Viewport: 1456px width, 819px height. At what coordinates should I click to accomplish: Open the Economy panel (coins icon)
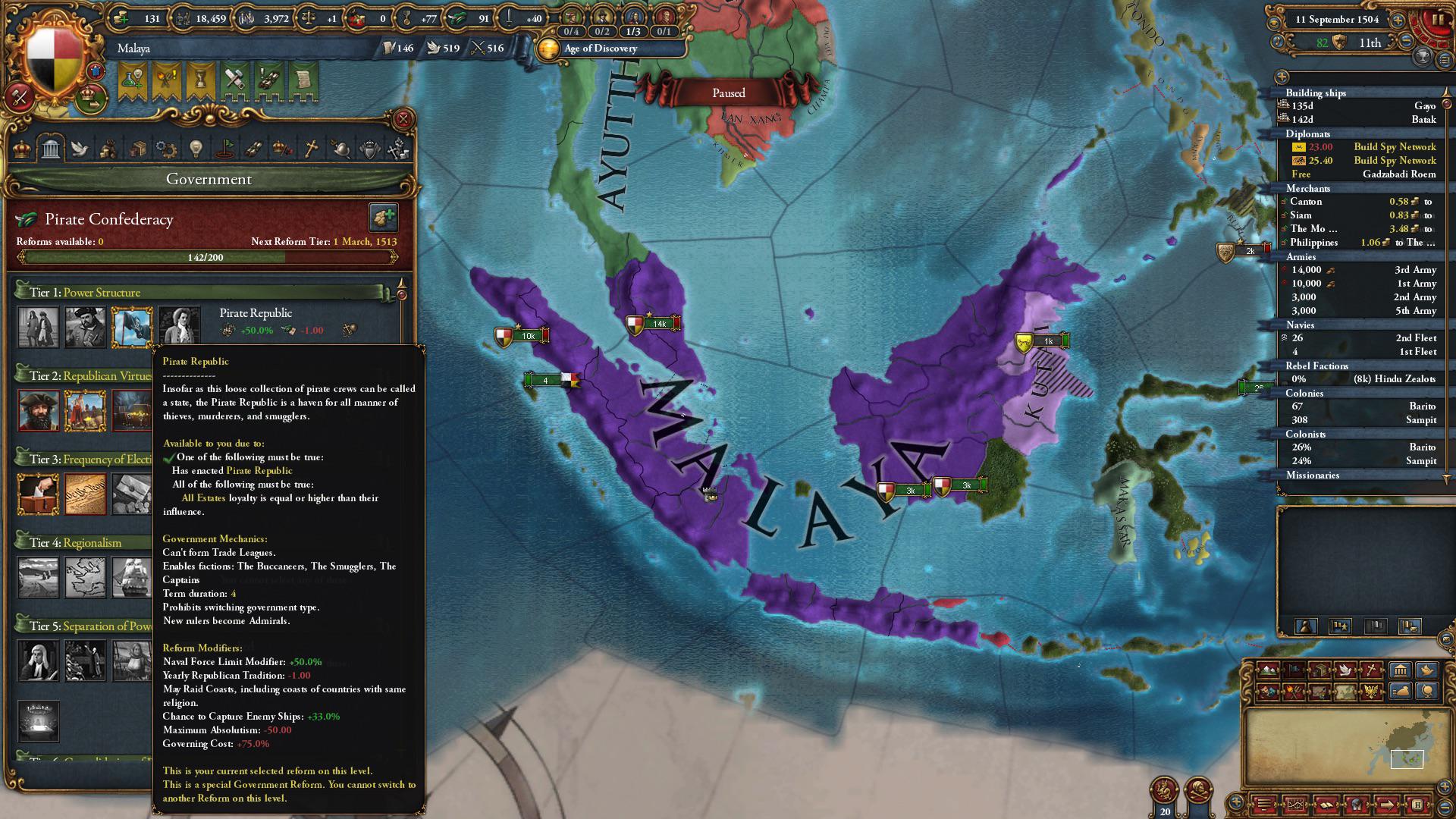(x=109, y=148)
